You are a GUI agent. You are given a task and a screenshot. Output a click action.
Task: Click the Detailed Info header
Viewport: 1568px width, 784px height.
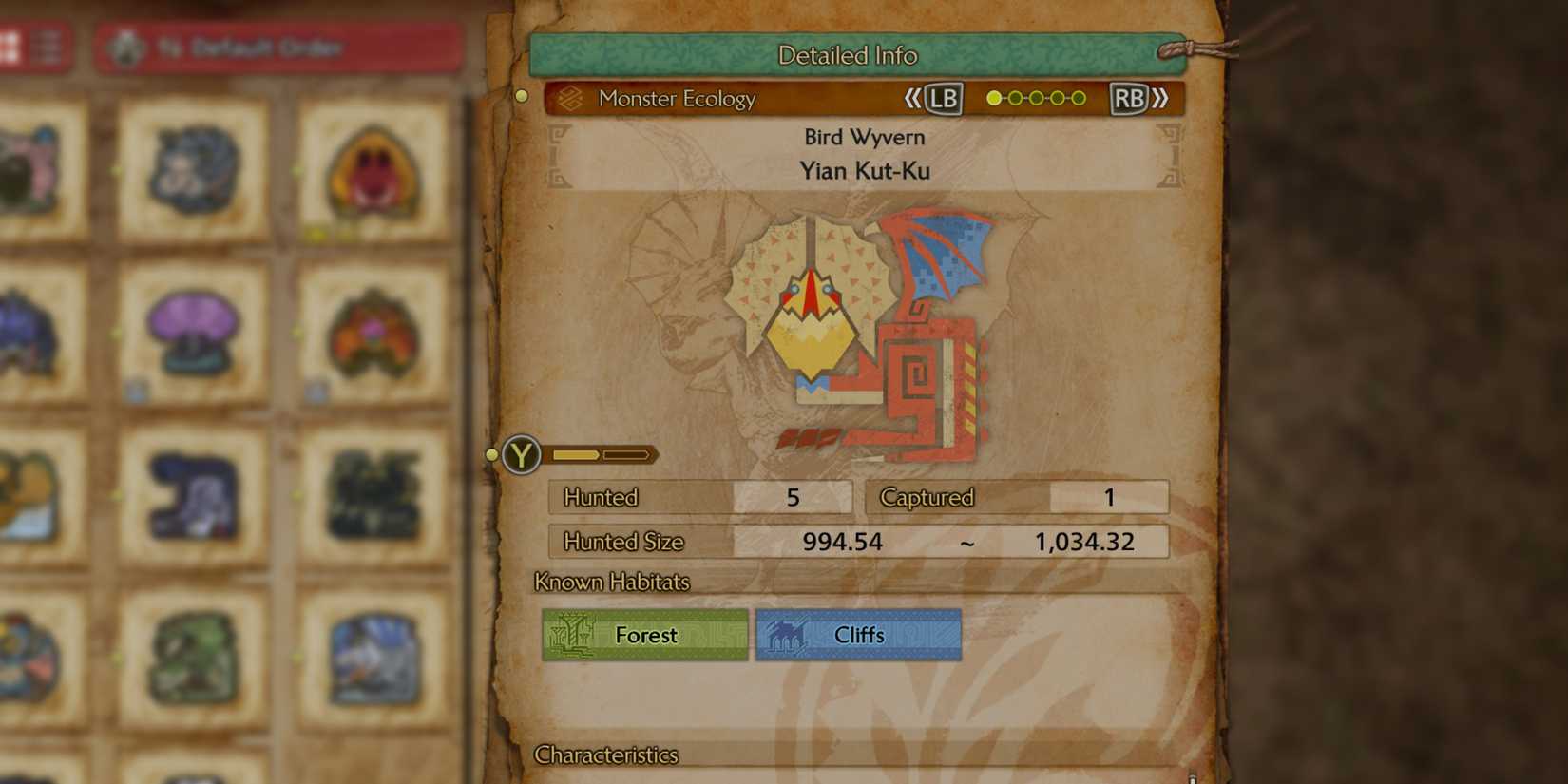tap(848, 55)
